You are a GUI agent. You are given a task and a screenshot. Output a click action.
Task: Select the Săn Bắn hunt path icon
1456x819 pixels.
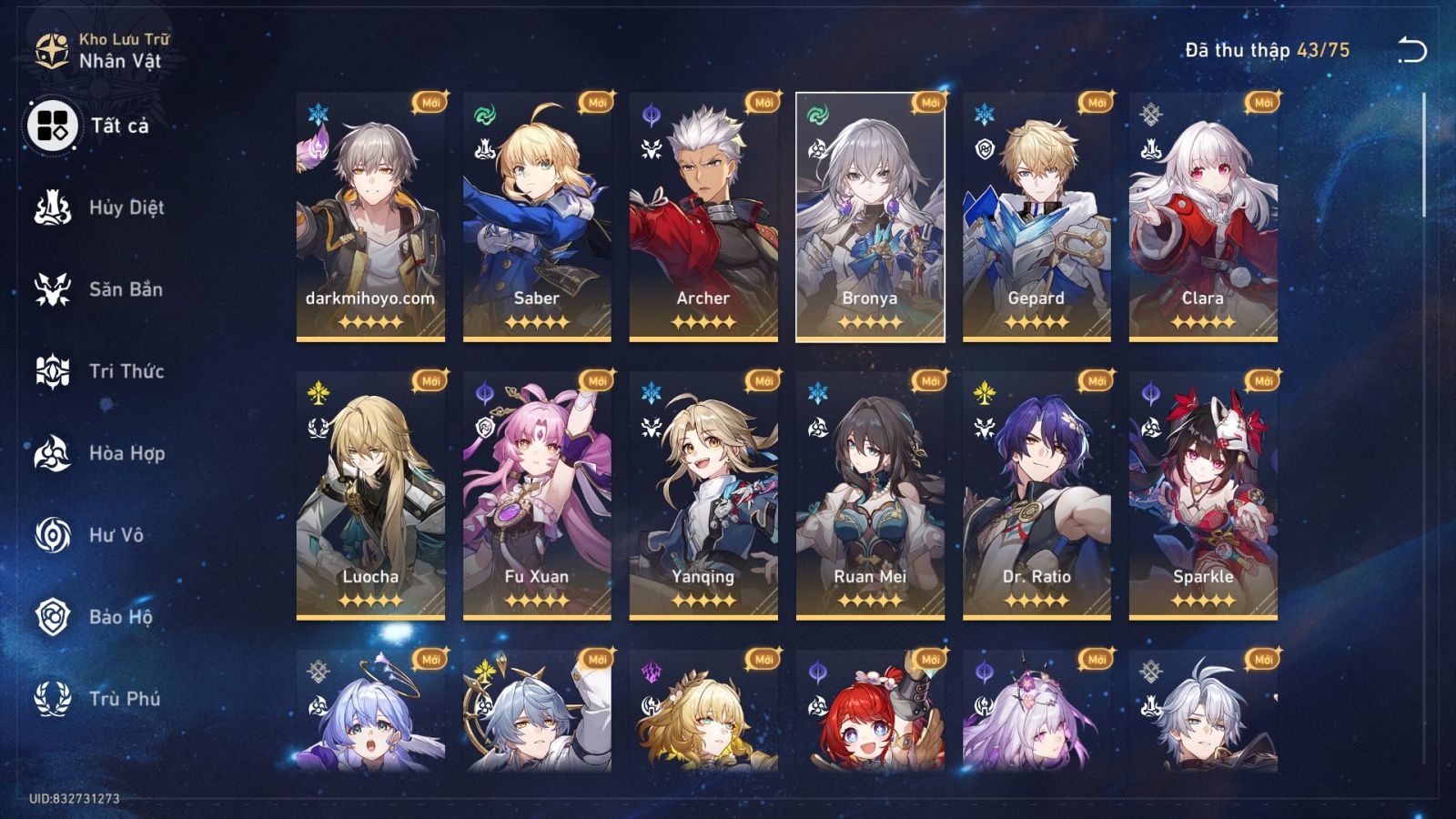pyautogui.click(x=55, y=289)
